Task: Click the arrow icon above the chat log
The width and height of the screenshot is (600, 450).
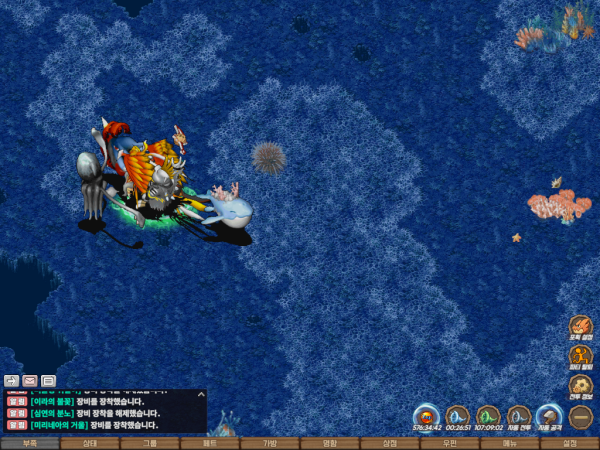Action: pos(11,381)
